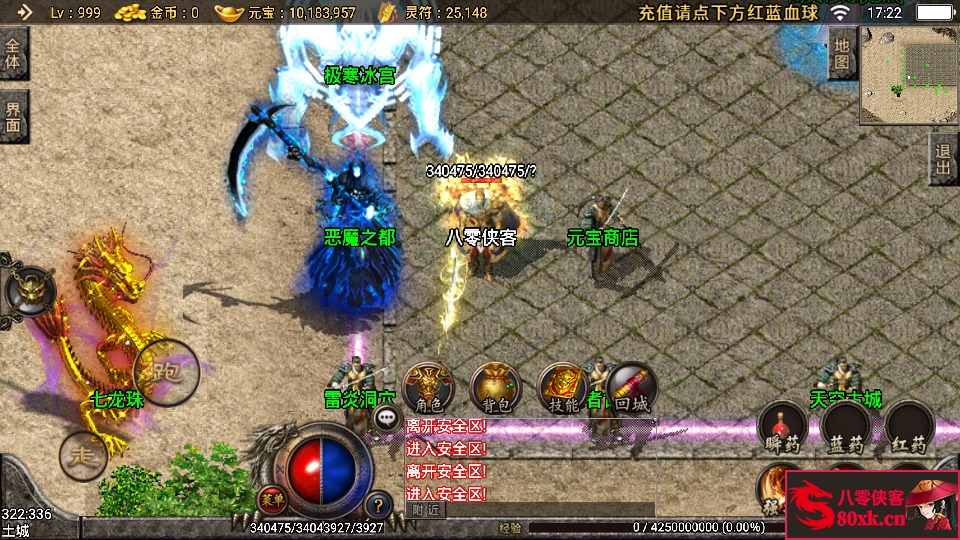Open the 八零侠客 80xk.cn watermark banner
The height and width of the screenshot is (540, 960).
[x=872, y=505]
